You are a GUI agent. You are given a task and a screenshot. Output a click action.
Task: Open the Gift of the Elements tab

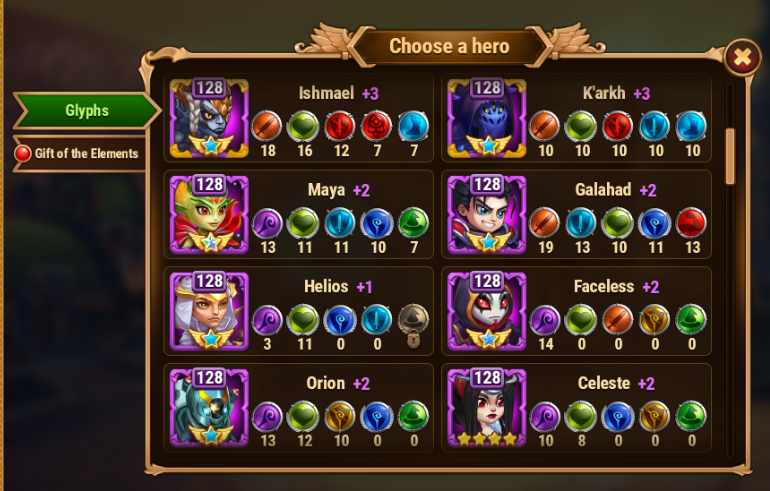[x=78, y=154]
